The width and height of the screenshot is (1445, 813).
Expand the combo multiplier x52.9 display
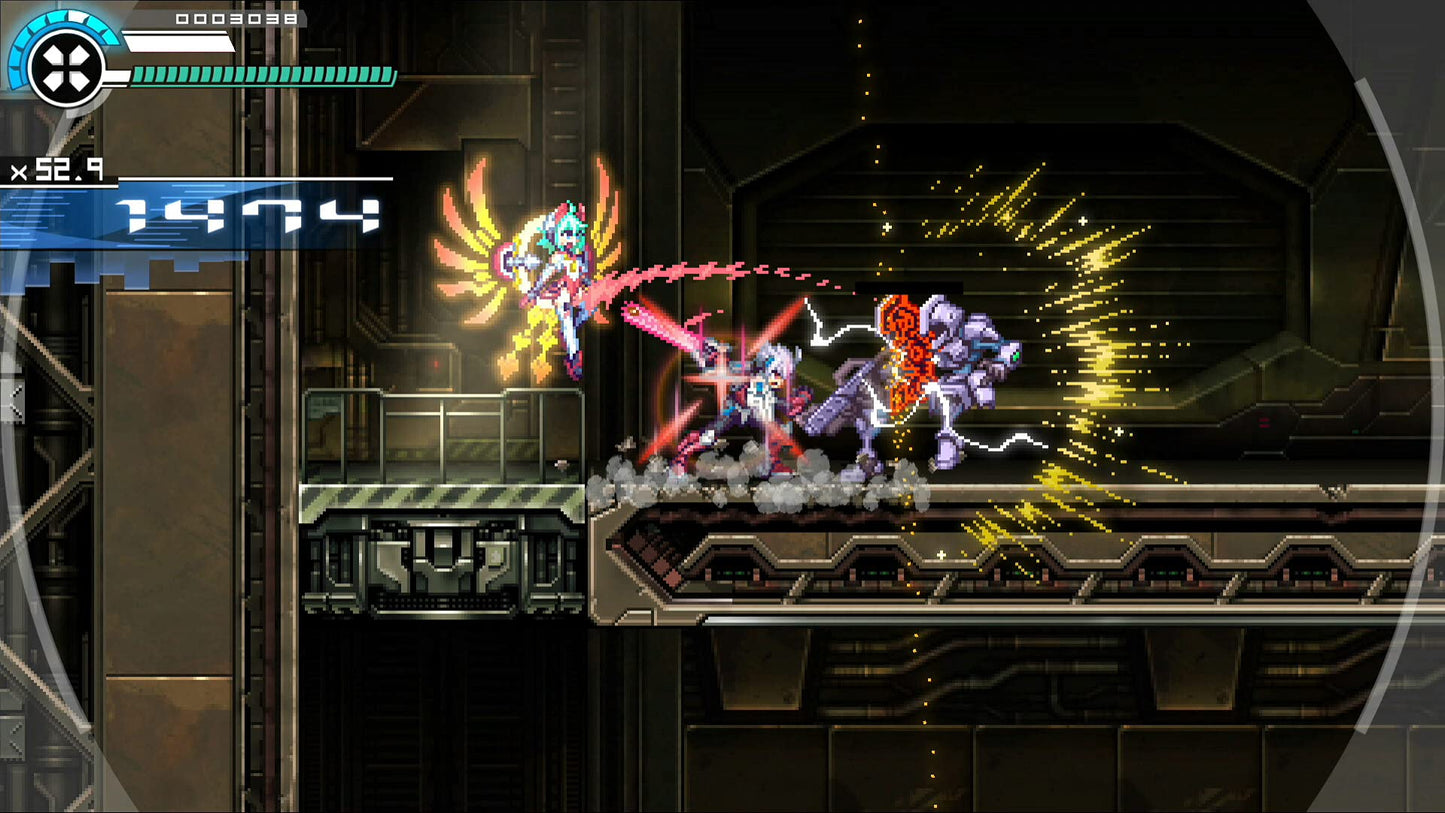[55, 170]
